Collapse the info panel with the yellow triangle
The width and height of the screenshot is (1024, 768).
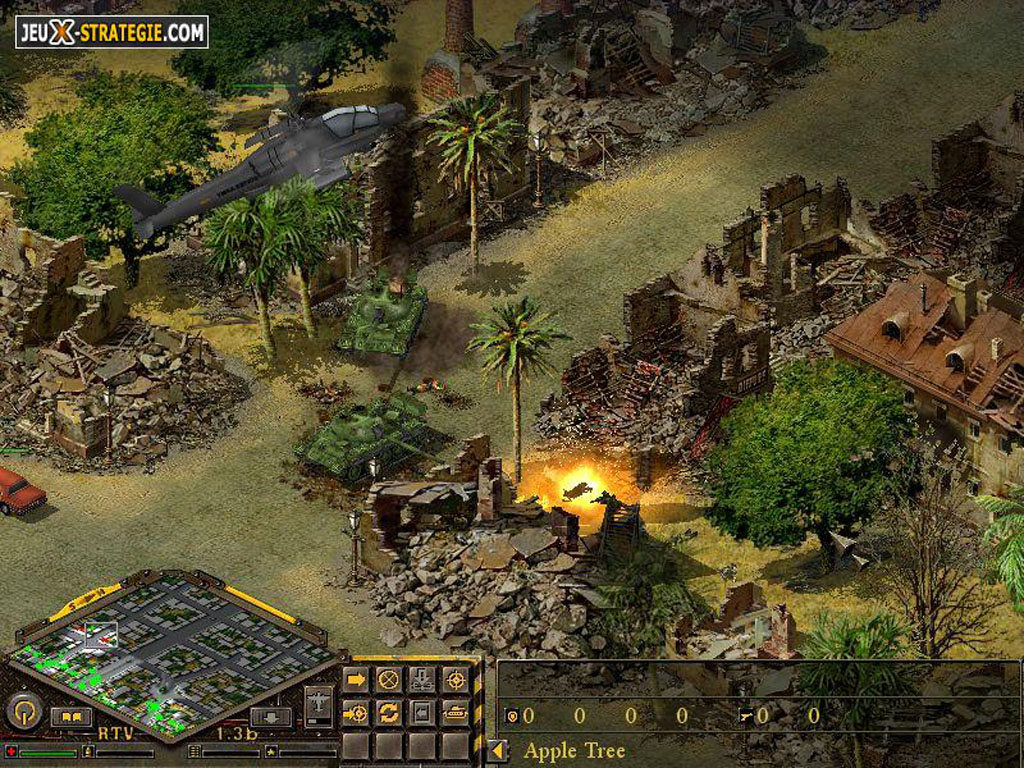[496, 750]
